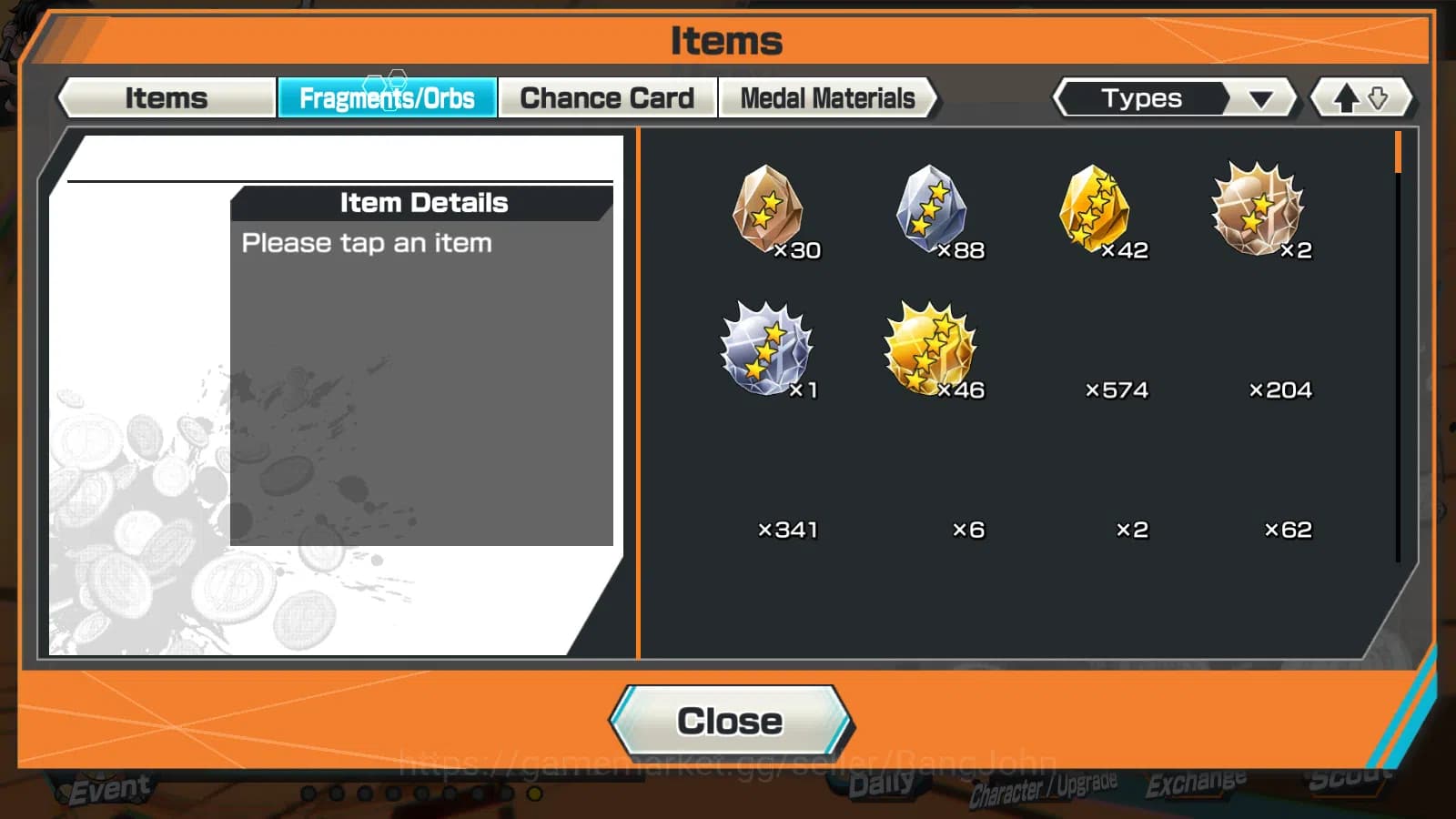Select the golden crystal fragment with x42
This screenshot has width=1456, height=819.
coord(1097,211)
